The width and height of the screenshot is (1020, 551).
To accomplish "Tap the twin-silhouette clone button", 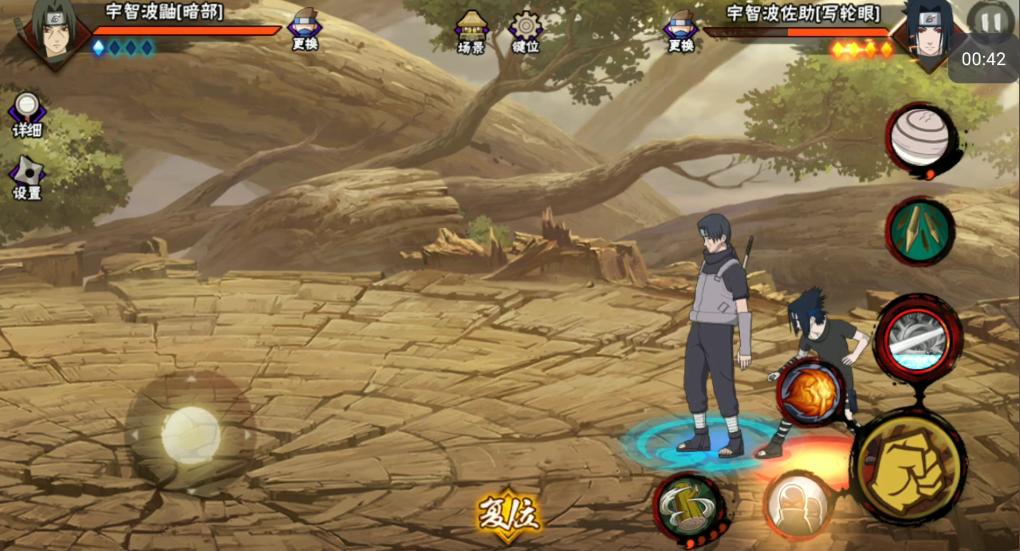I will [797, 505].
